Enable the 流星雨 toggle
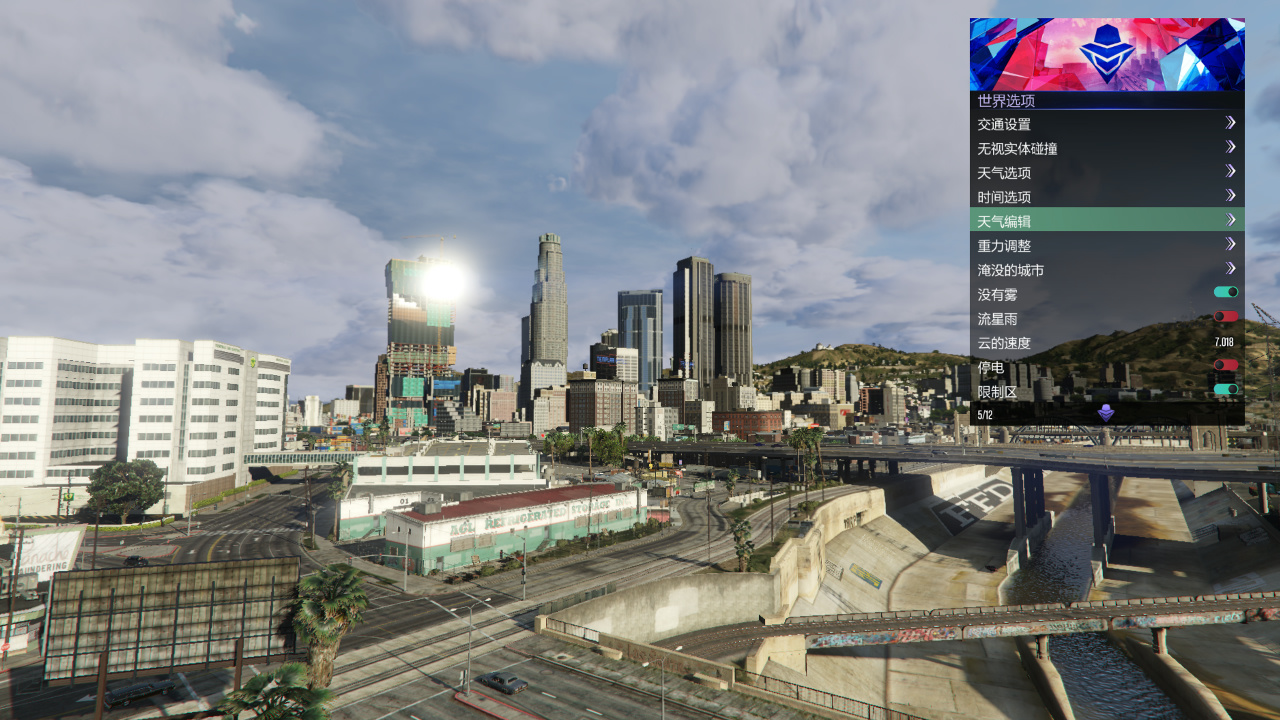 (x=1225, y=317)
